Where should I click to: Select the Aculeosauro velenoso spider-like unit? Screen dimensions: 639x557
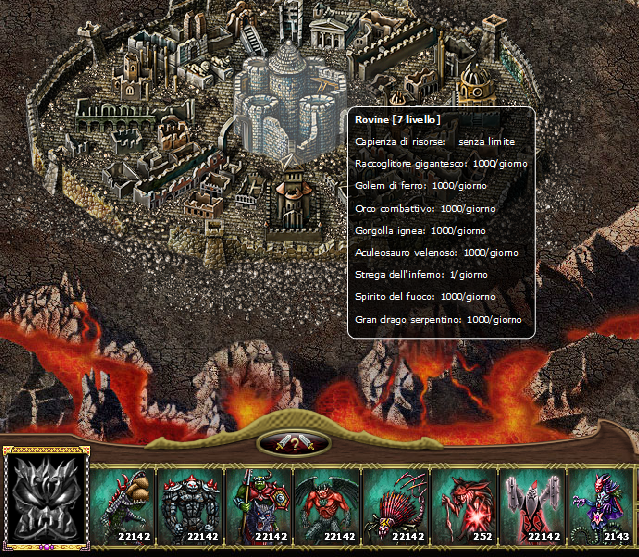point(395,506)
